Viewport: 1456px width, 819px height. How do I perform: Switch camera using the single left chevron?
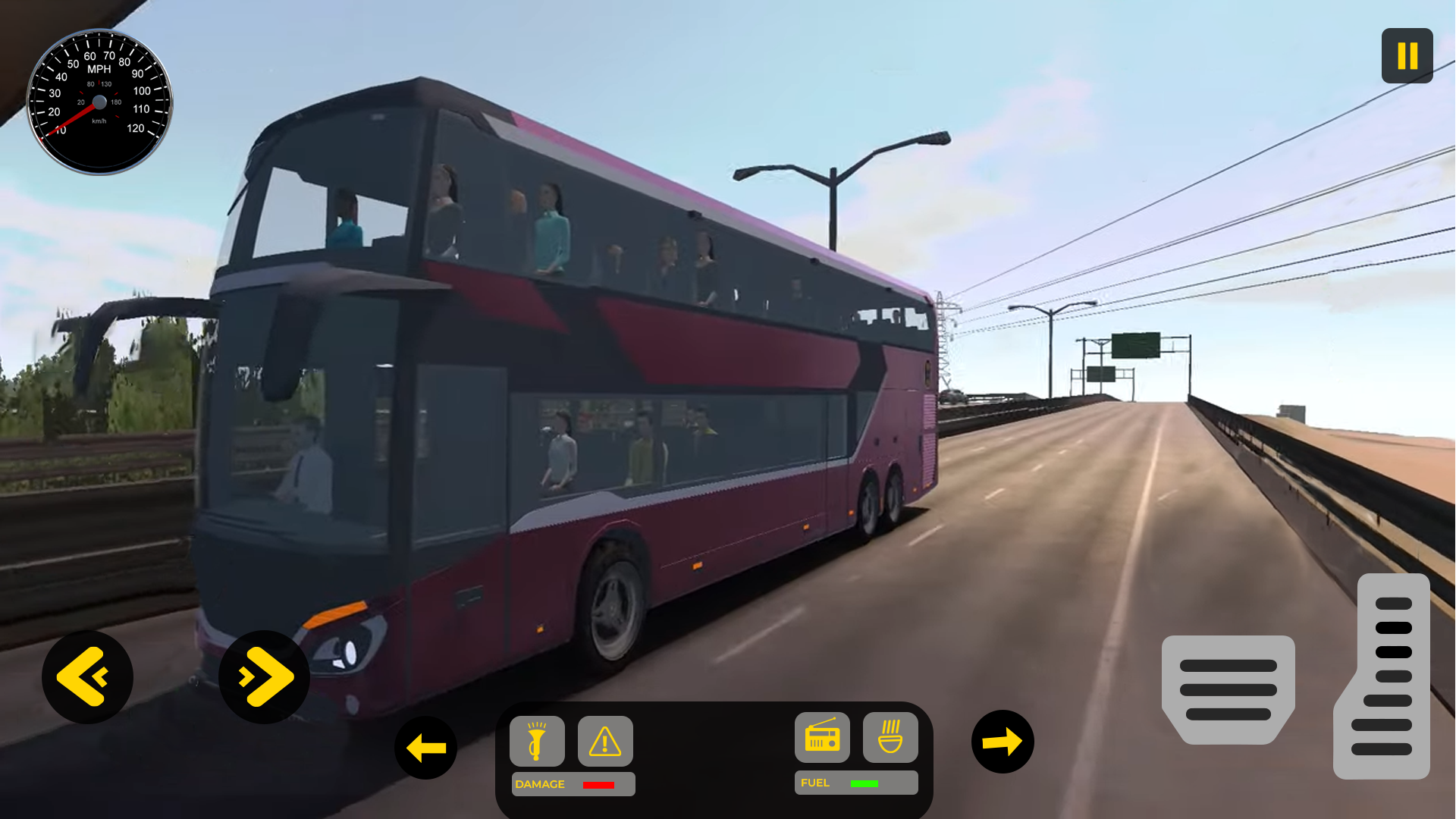(87, 676)
